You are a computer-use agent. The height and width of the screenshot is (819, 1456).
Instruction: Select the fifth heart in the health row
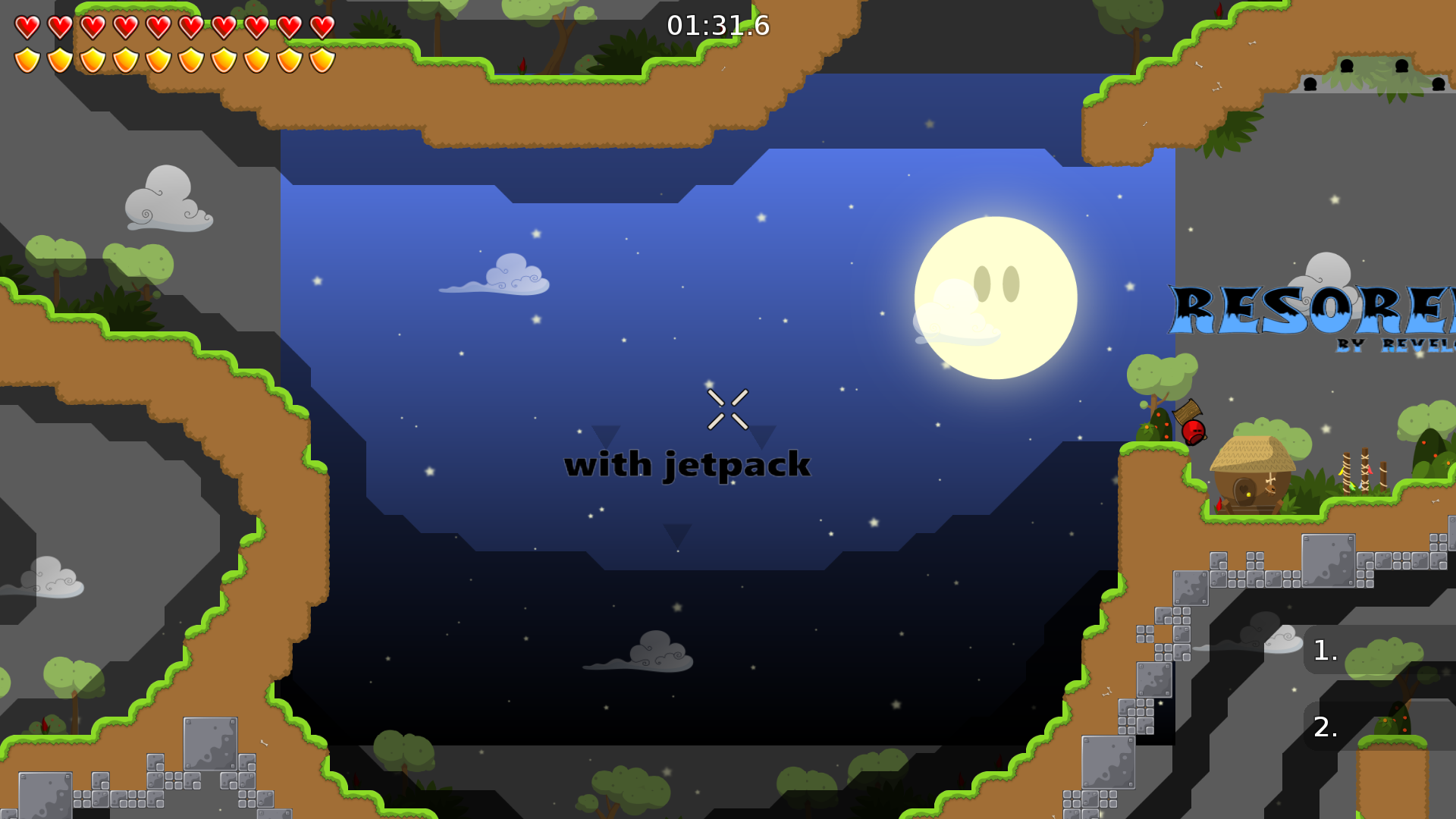pos(159,26)
